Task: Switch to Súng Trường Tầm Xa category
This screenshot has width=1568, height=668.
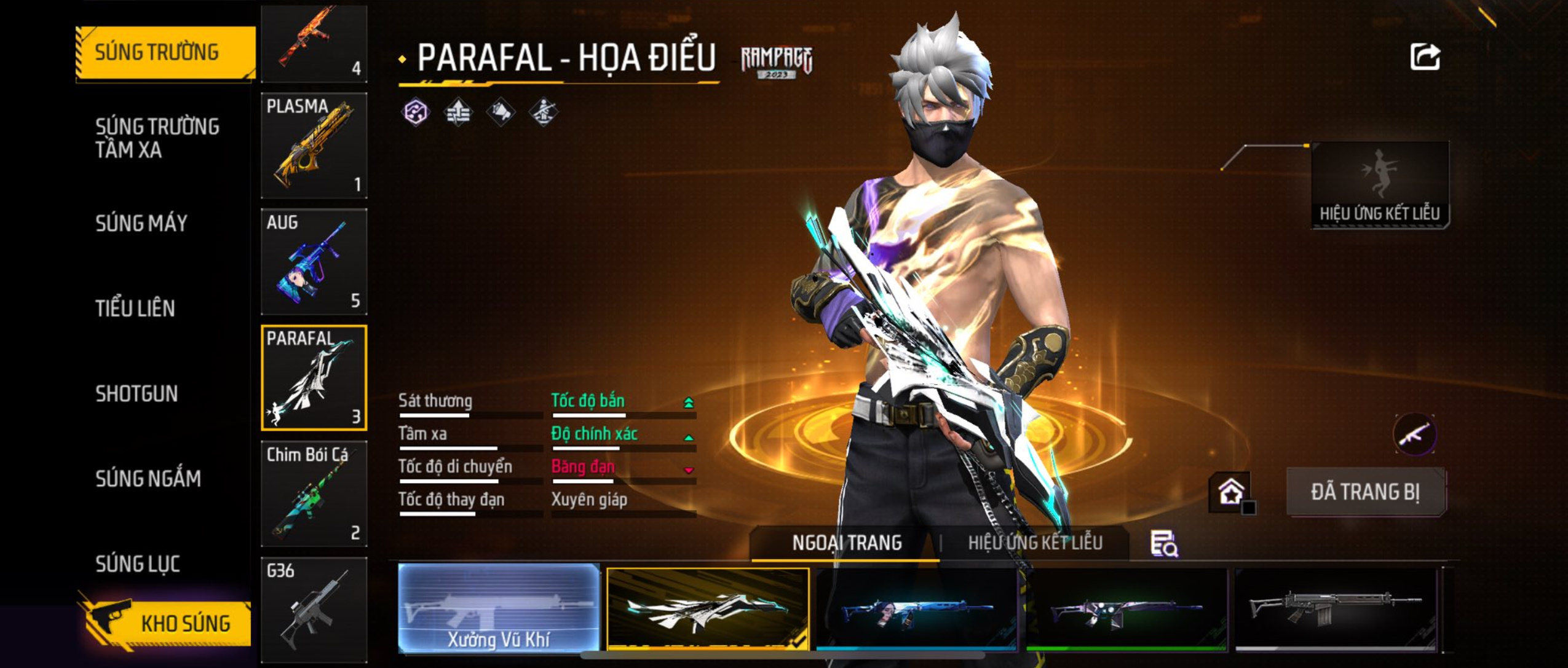Action: click(157, 138)
